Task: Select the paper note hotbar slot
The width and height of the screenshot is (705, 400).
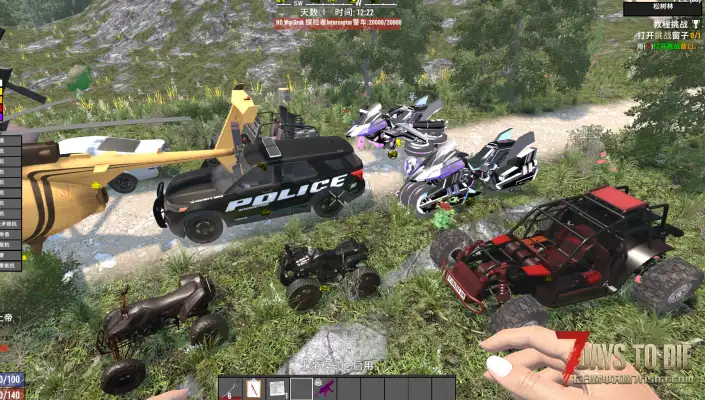Action: (x=277, y=388)
